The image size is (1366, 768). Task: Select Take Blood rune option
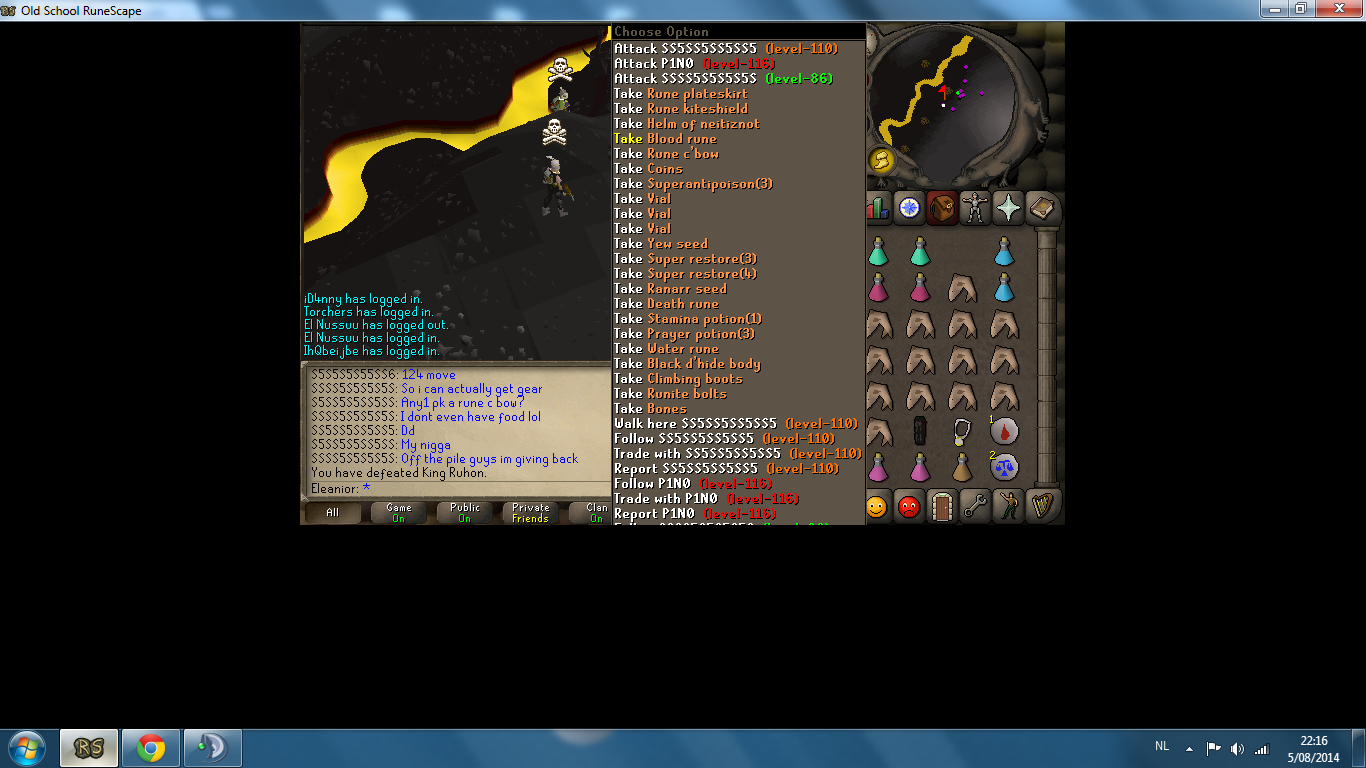pos(664,138)
